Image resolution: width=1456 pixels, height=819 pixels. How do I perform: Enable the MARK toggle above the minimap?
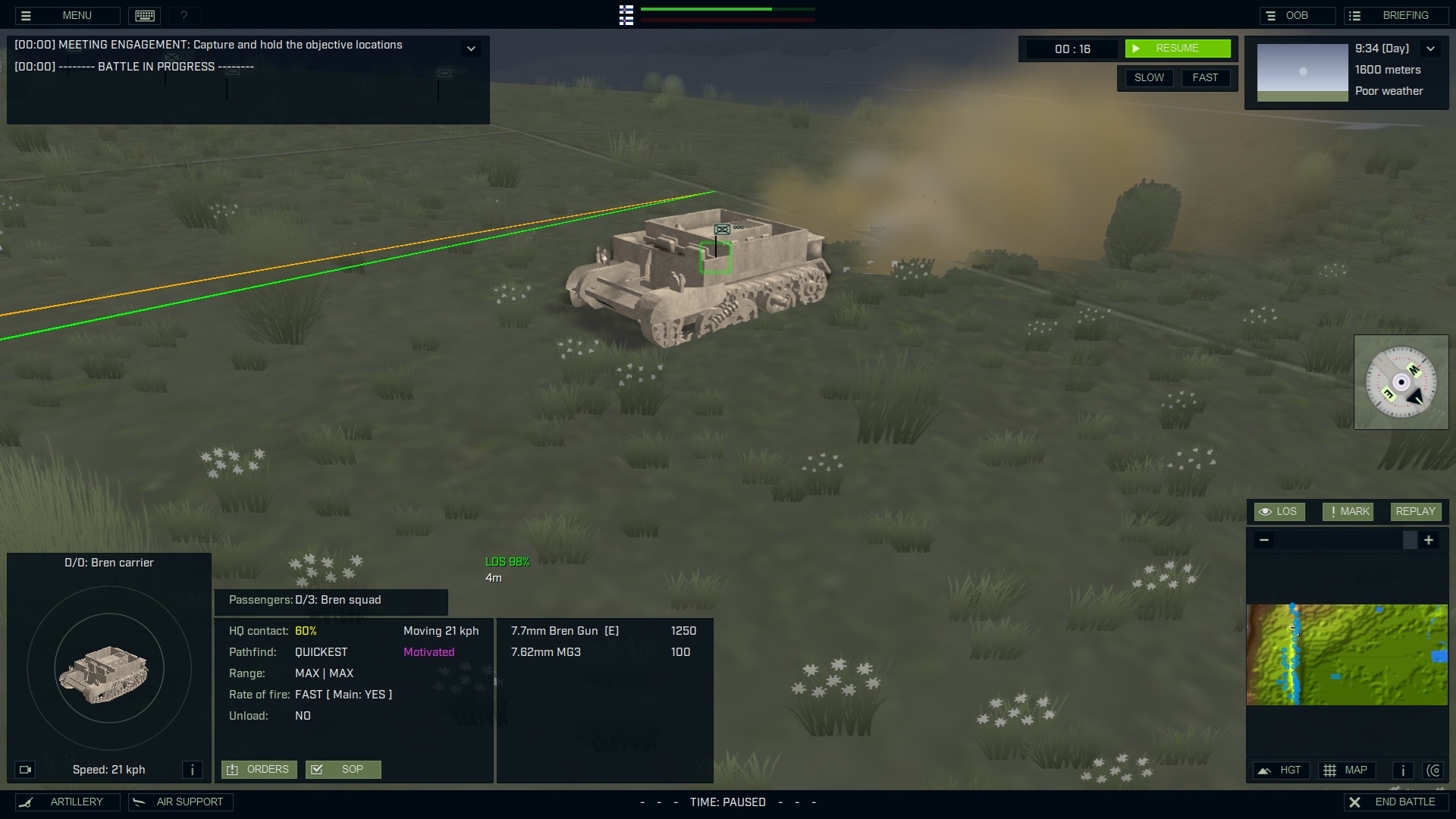tap(1348, 511)
